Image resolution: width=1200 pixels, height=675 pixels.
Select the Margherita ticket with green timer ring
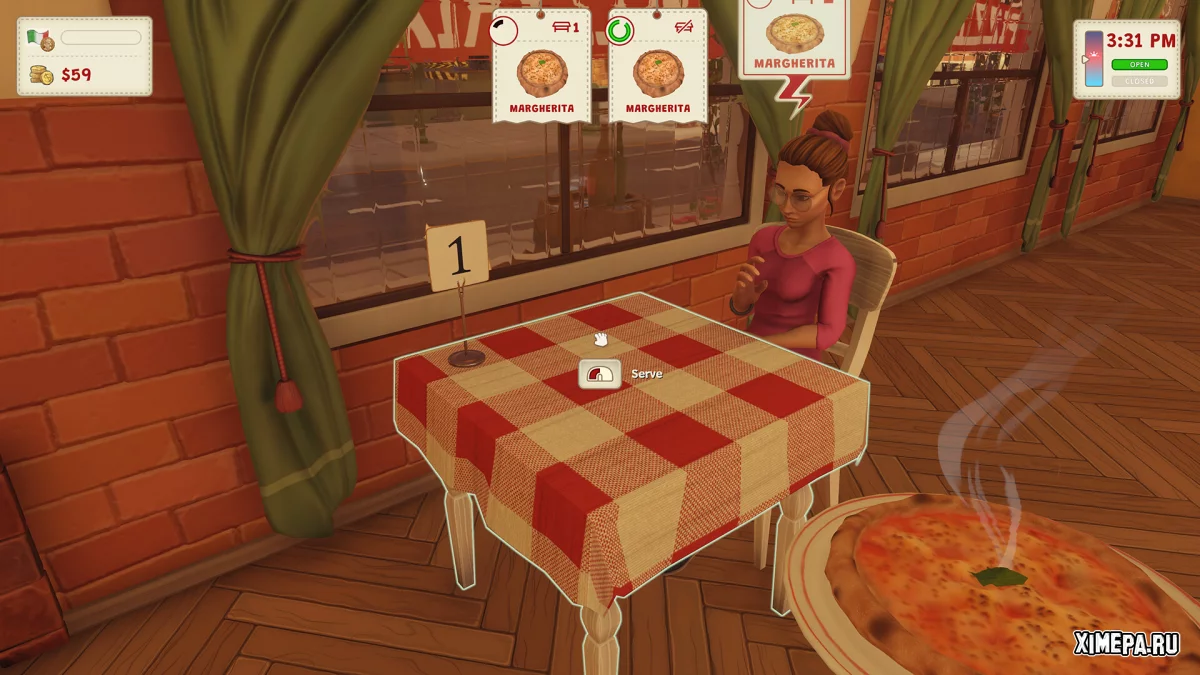click(657, 68)
